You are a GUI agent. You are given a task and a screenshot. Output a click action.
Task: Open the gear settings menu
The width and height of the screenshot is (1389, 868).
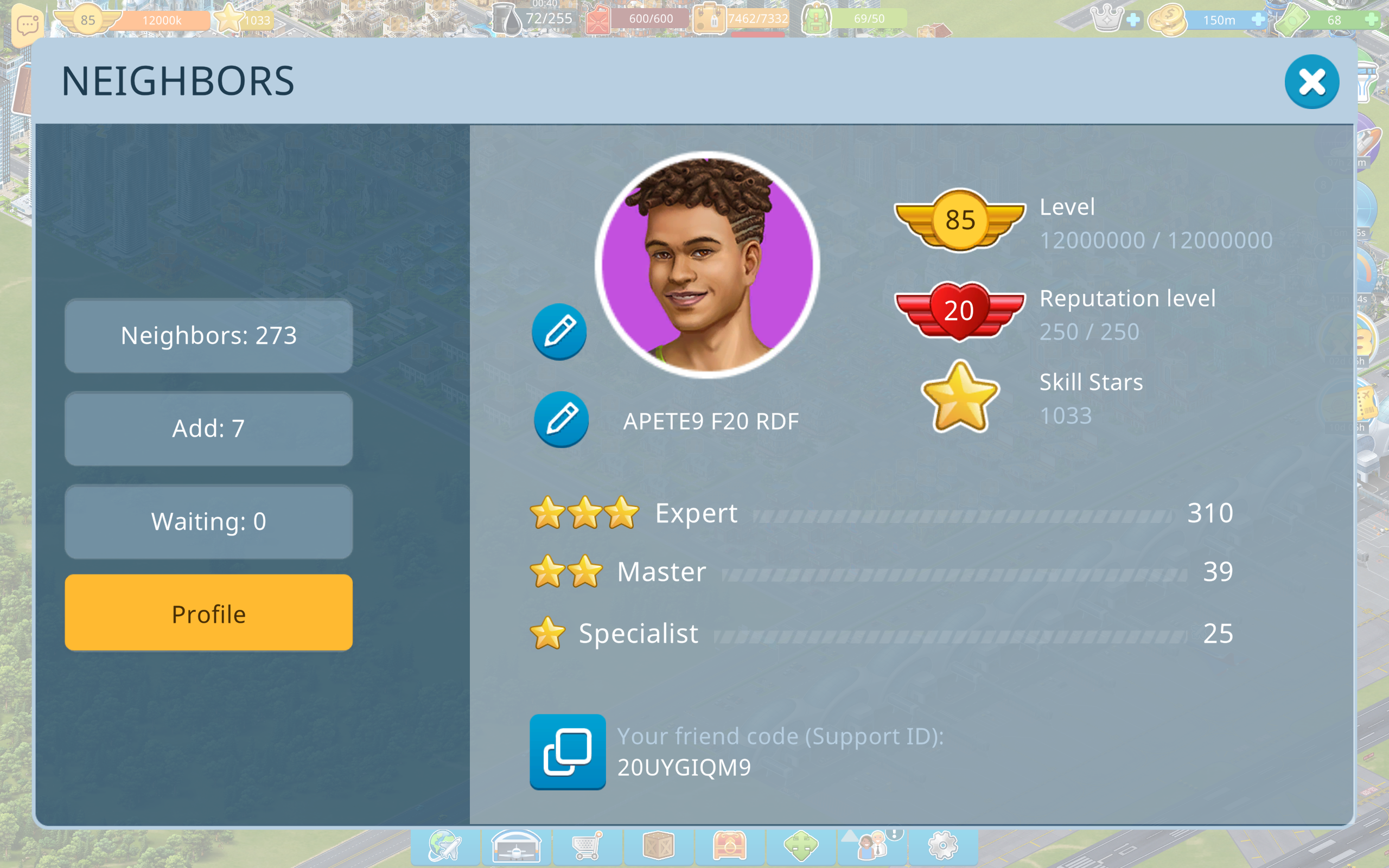click(943, 846)
